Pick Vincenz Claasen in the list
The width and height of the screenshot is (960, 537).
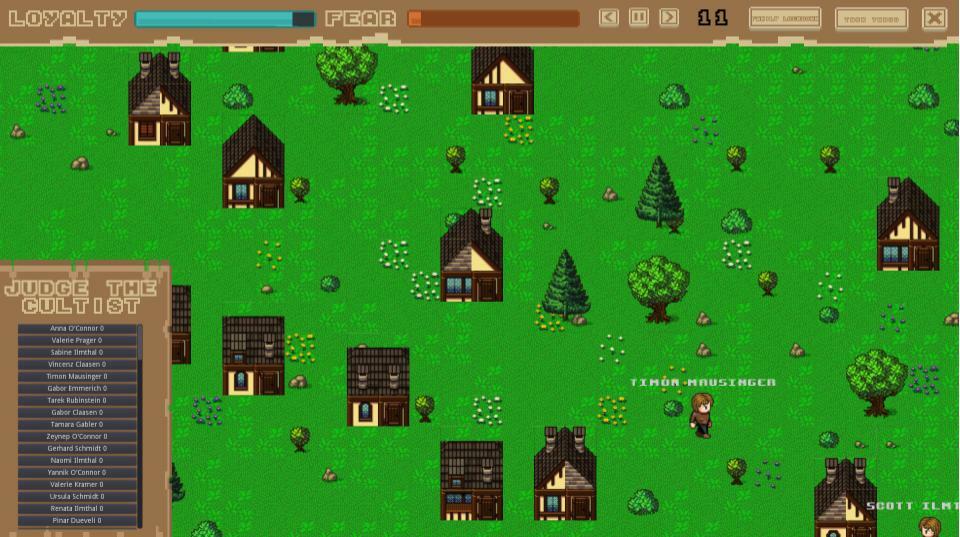coord(78,365)
